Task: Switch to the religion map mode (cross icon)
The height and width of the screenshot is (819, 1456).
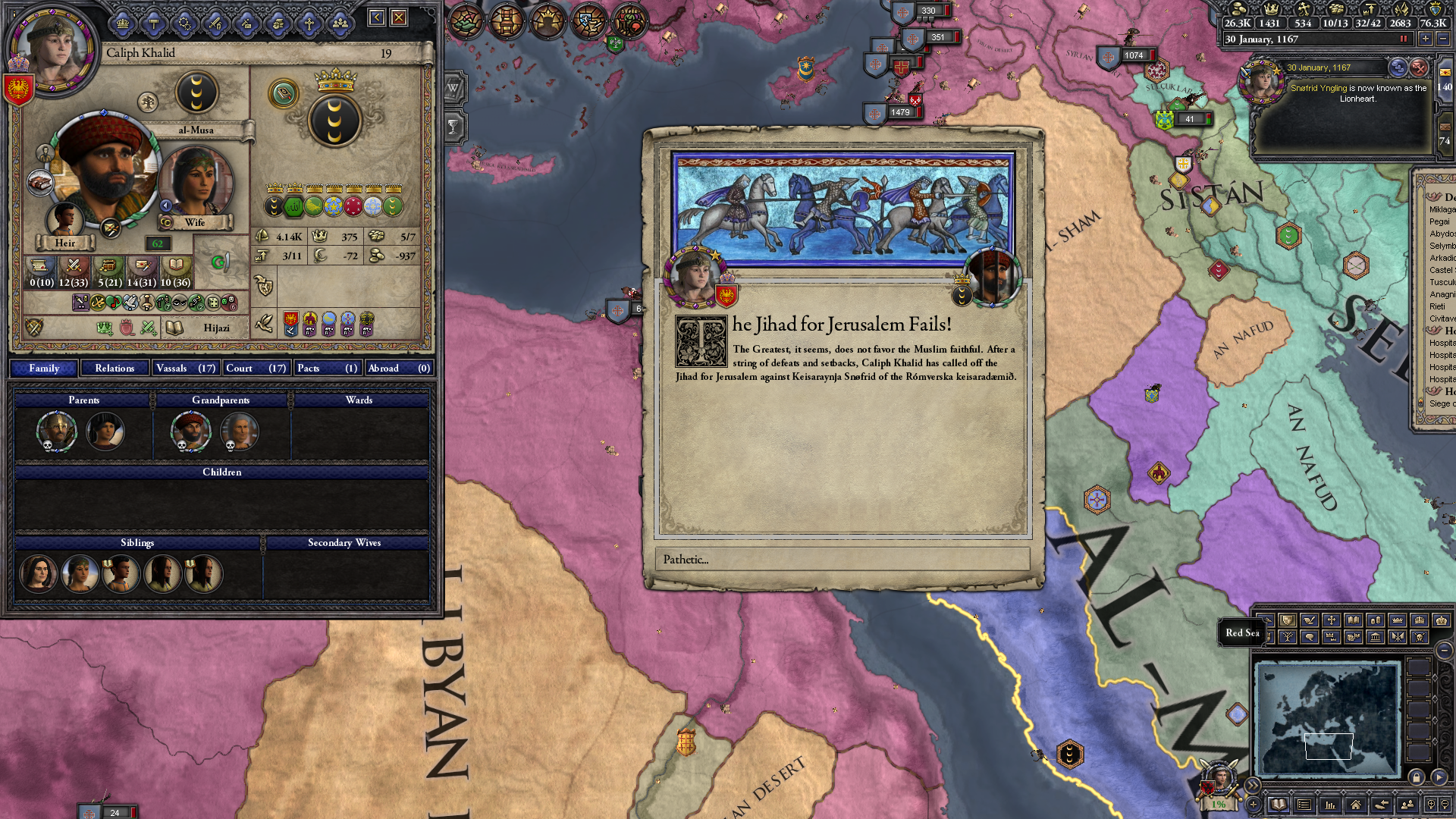Action: [x=1332, y=621]
